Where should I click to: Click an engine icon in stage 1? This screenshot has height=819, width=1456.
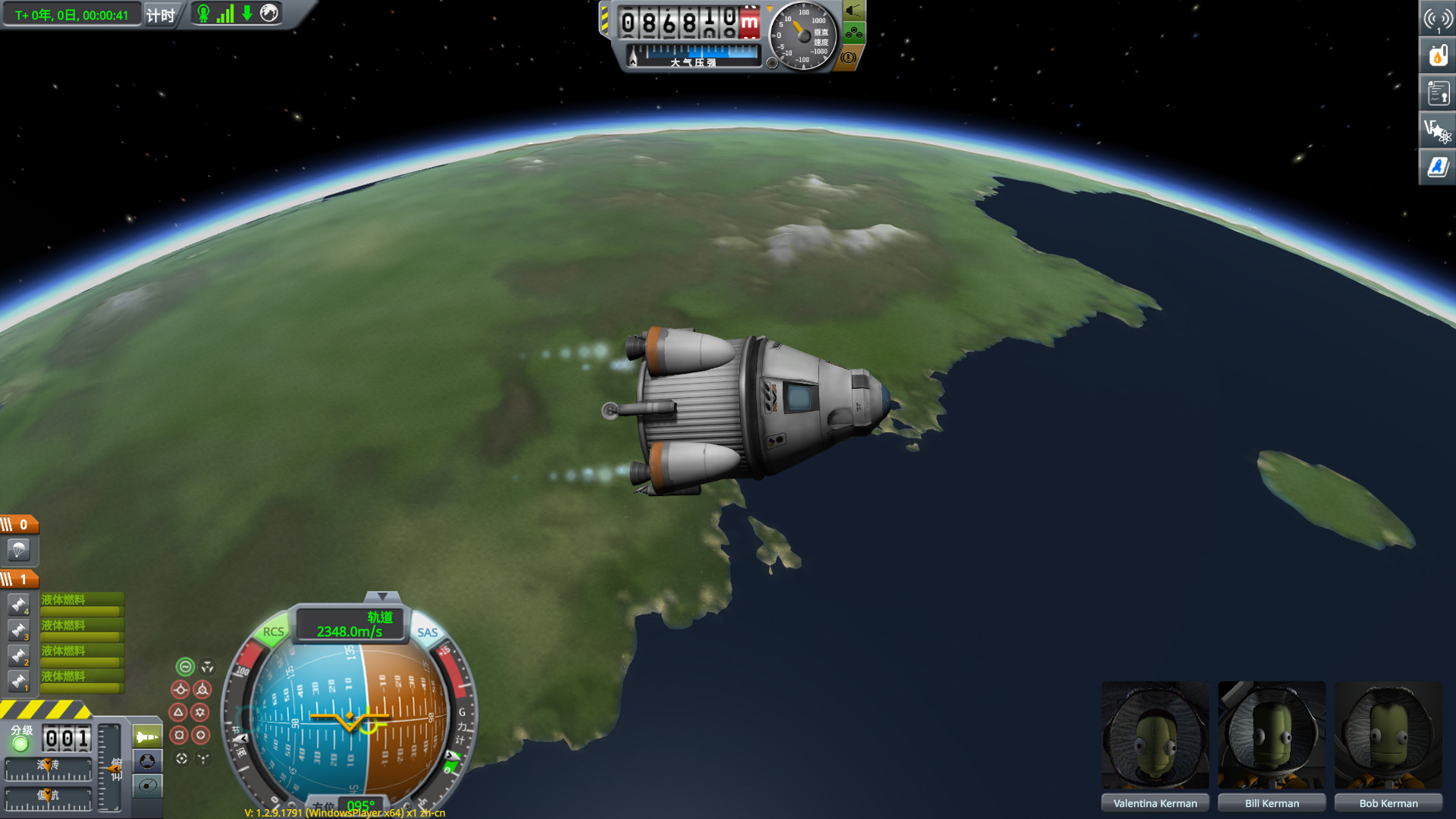point(19,603)
